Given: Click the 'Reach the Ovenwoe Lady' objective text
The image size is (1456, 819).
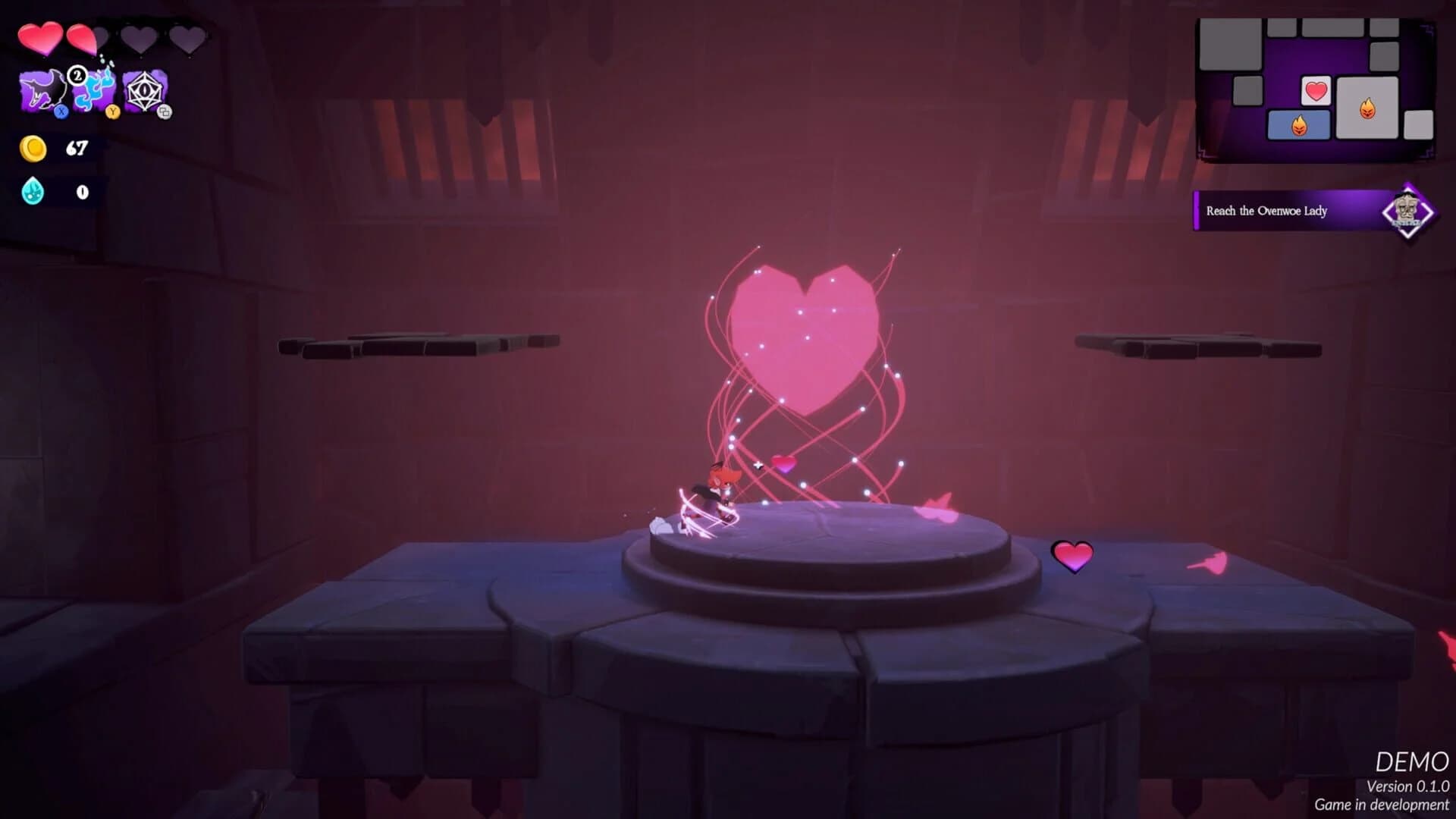Looking at the screenshot, I should [x=1266, y=212].
